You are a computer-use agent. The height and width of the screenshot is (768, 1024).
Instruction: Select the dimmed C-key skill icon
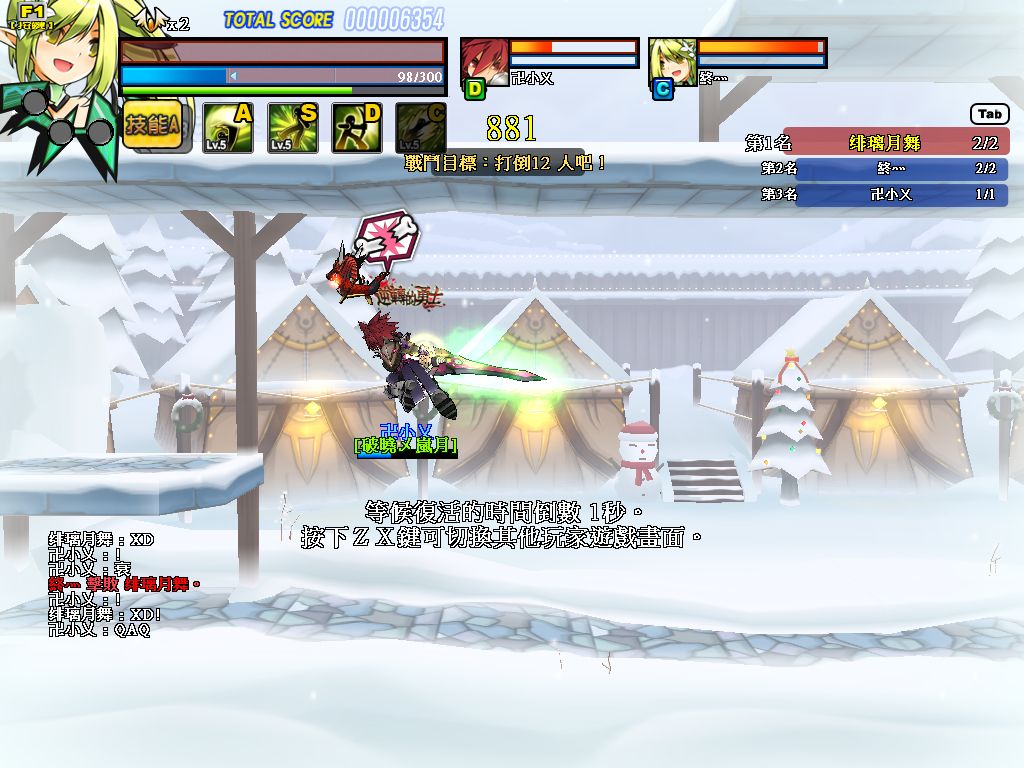pos(421,128)
